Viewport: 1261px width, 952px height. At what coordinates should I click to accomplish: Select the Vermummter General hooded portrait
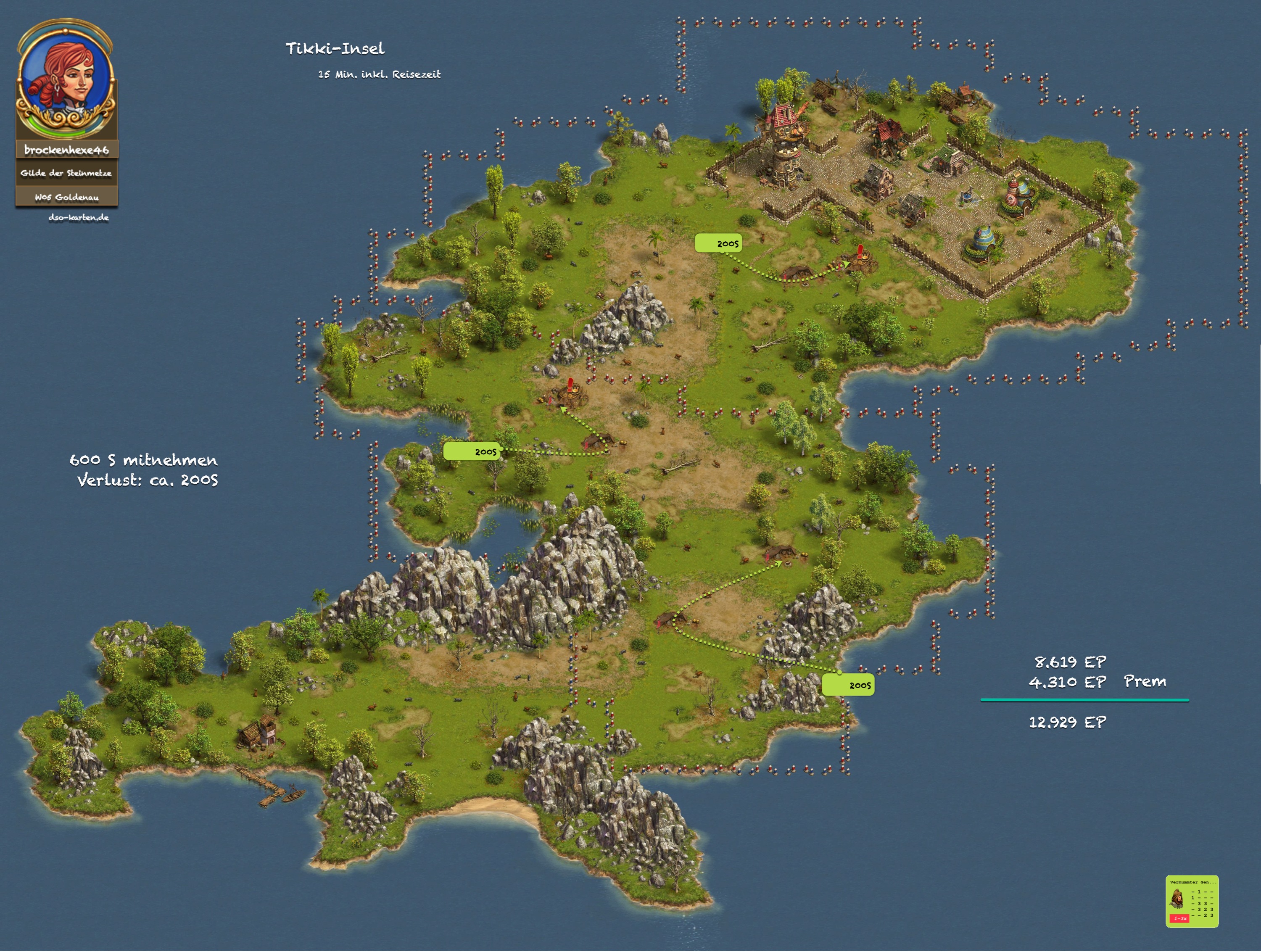tap(1177, 900)
